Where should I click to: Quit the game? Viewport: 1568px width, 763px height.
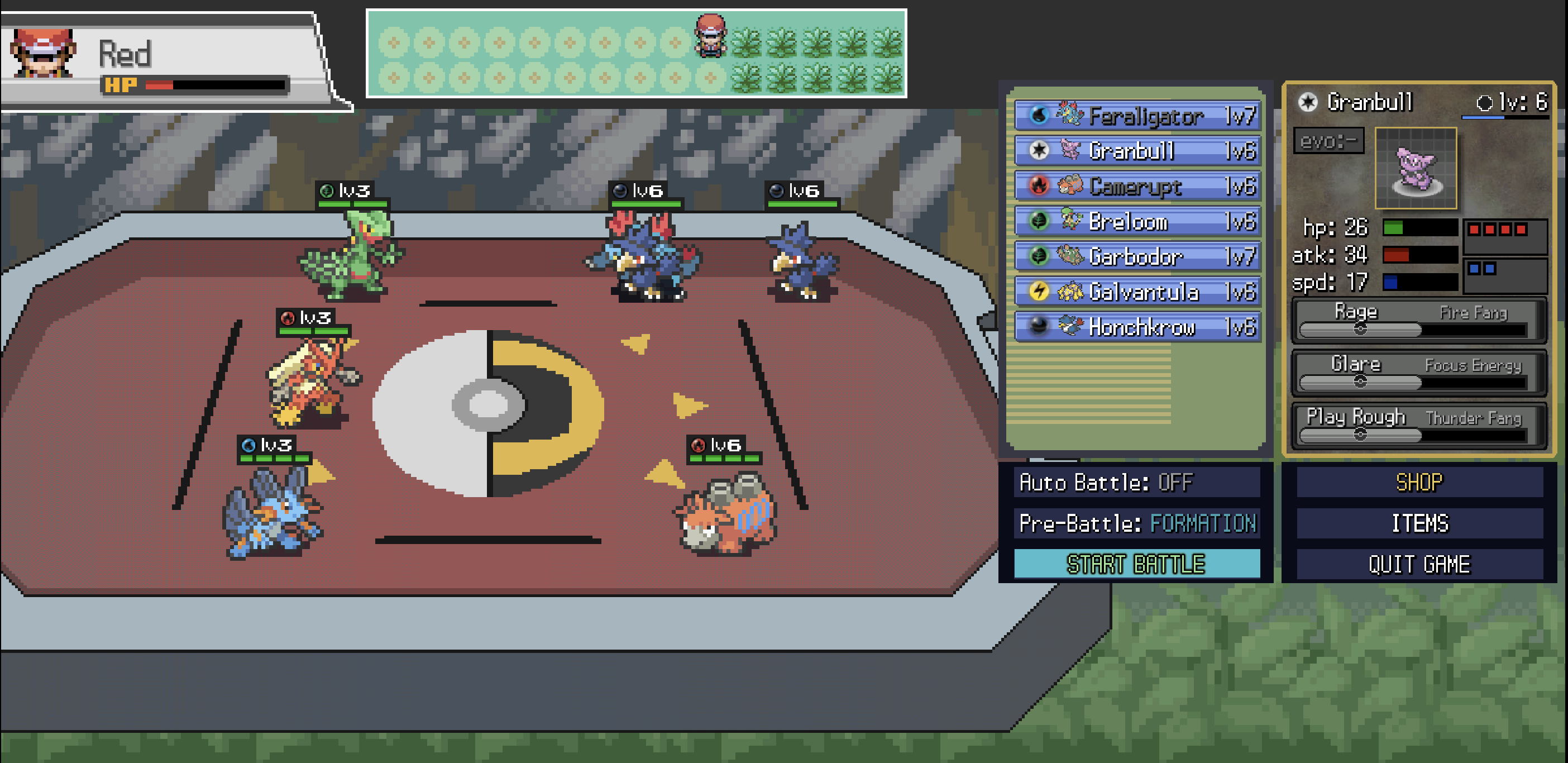(1419, 564)
